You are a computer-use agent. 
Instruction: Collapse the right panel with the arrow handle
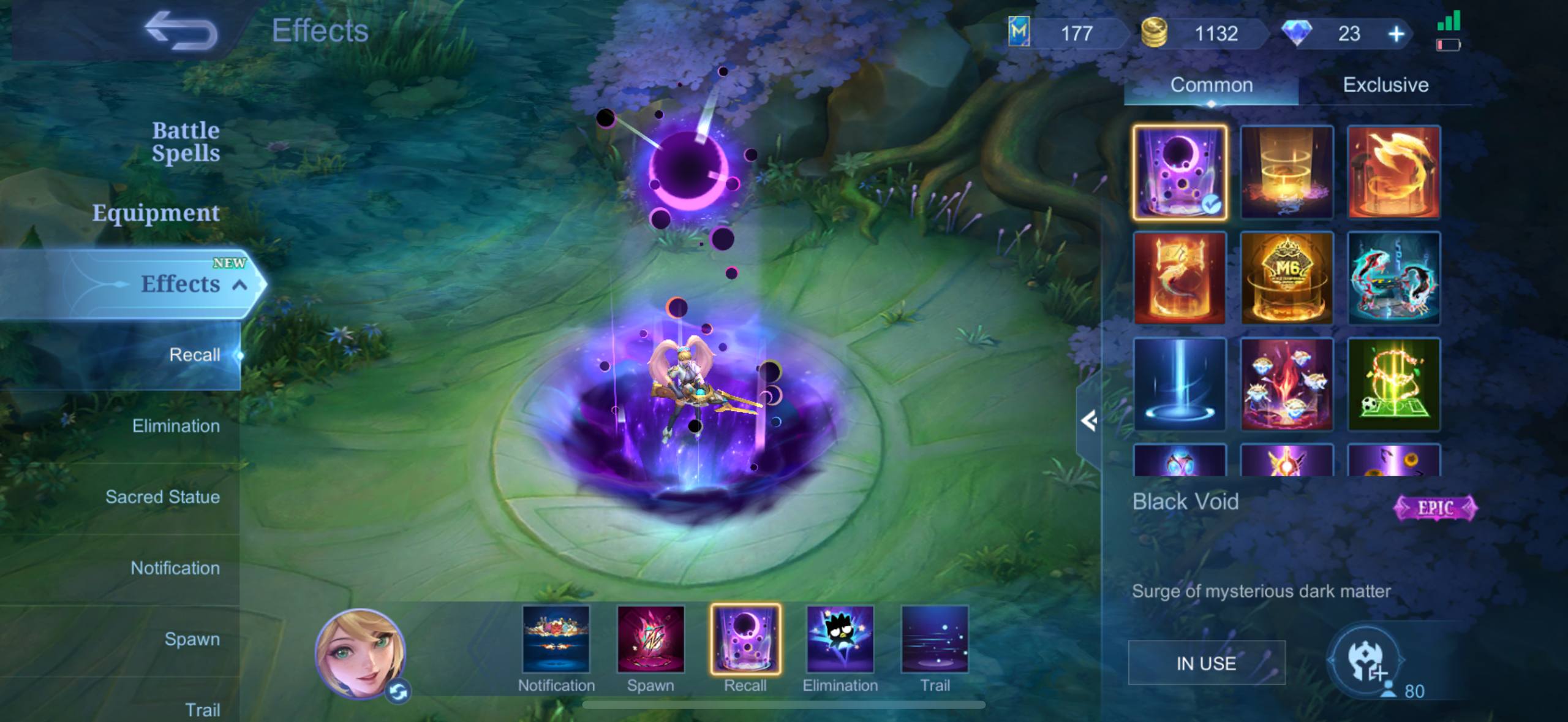(1088, 421)
